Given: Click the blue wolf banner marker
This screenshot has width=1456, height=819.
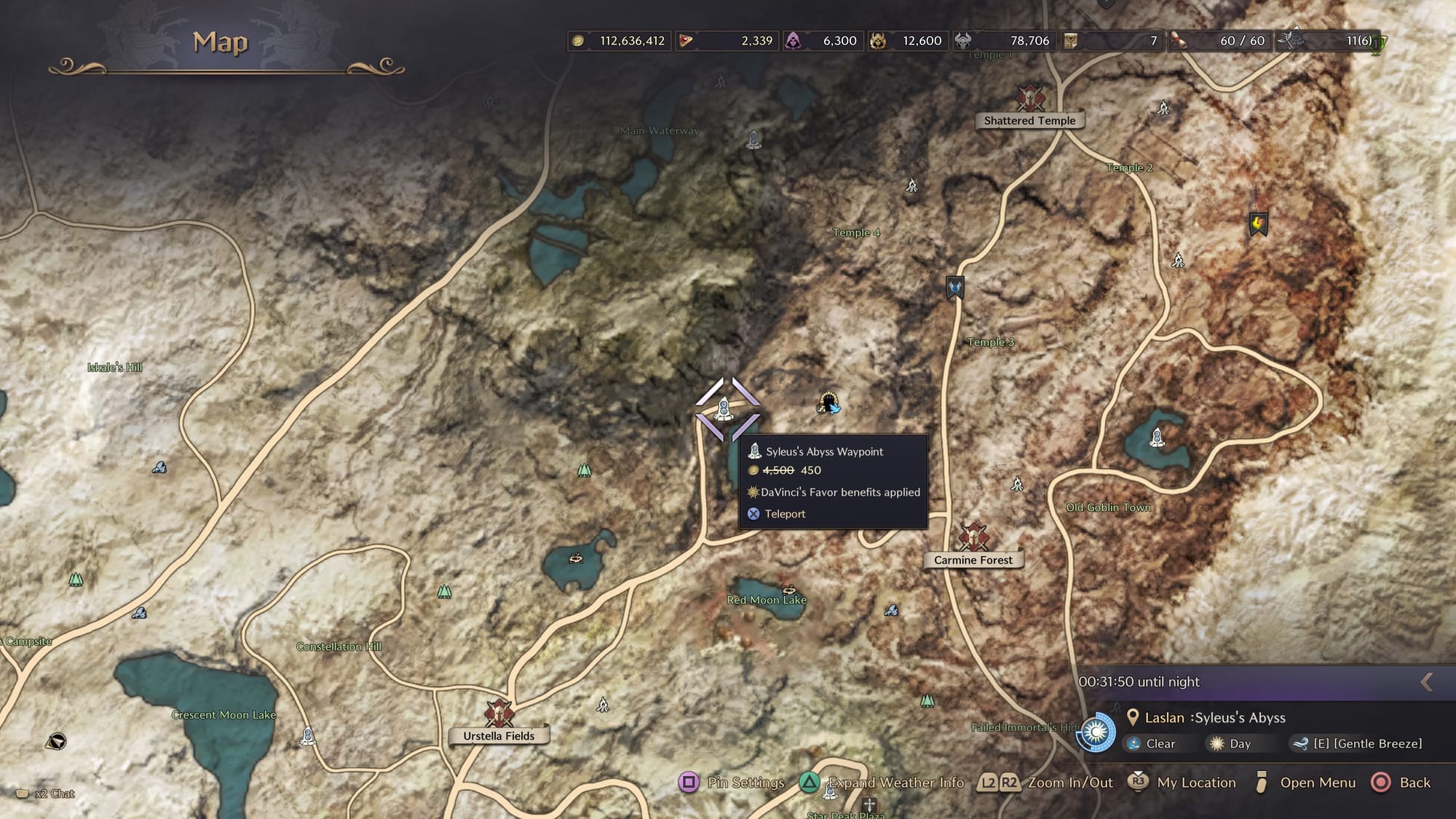Looking at the screenshot, I should 955,288.
